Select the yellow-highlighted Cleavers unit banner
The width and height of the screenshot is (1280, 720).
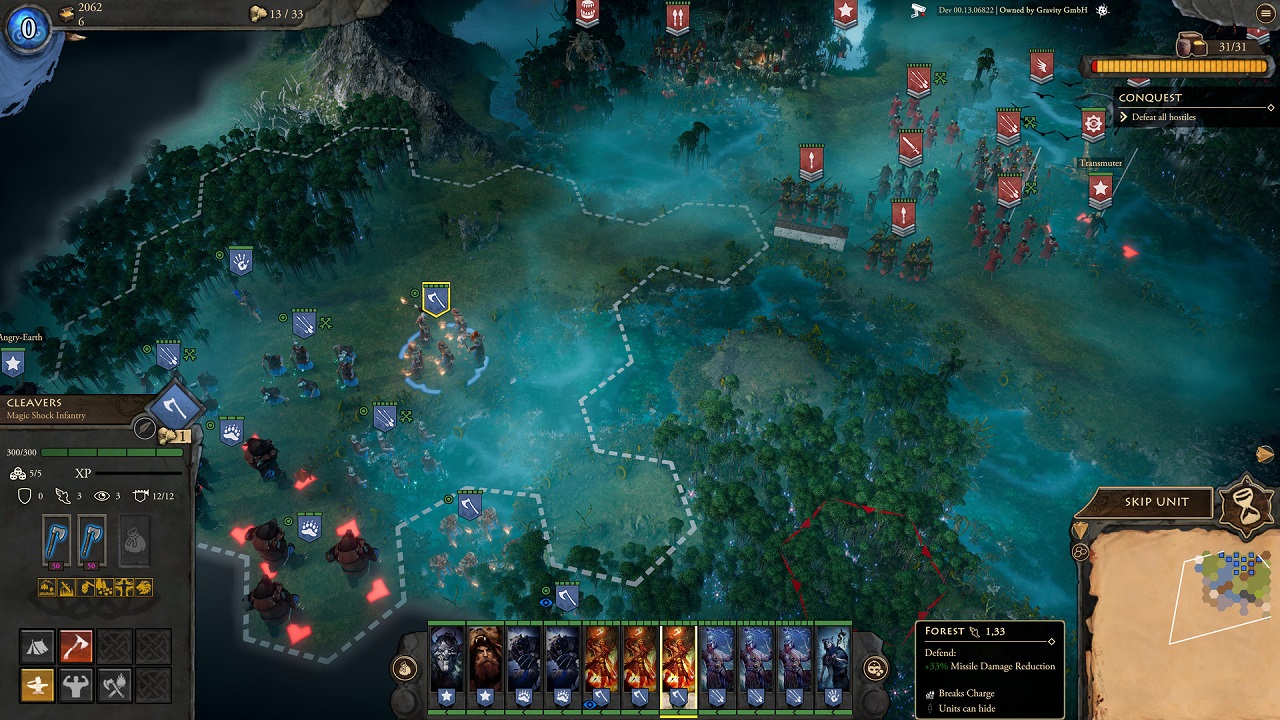point(435,298)
